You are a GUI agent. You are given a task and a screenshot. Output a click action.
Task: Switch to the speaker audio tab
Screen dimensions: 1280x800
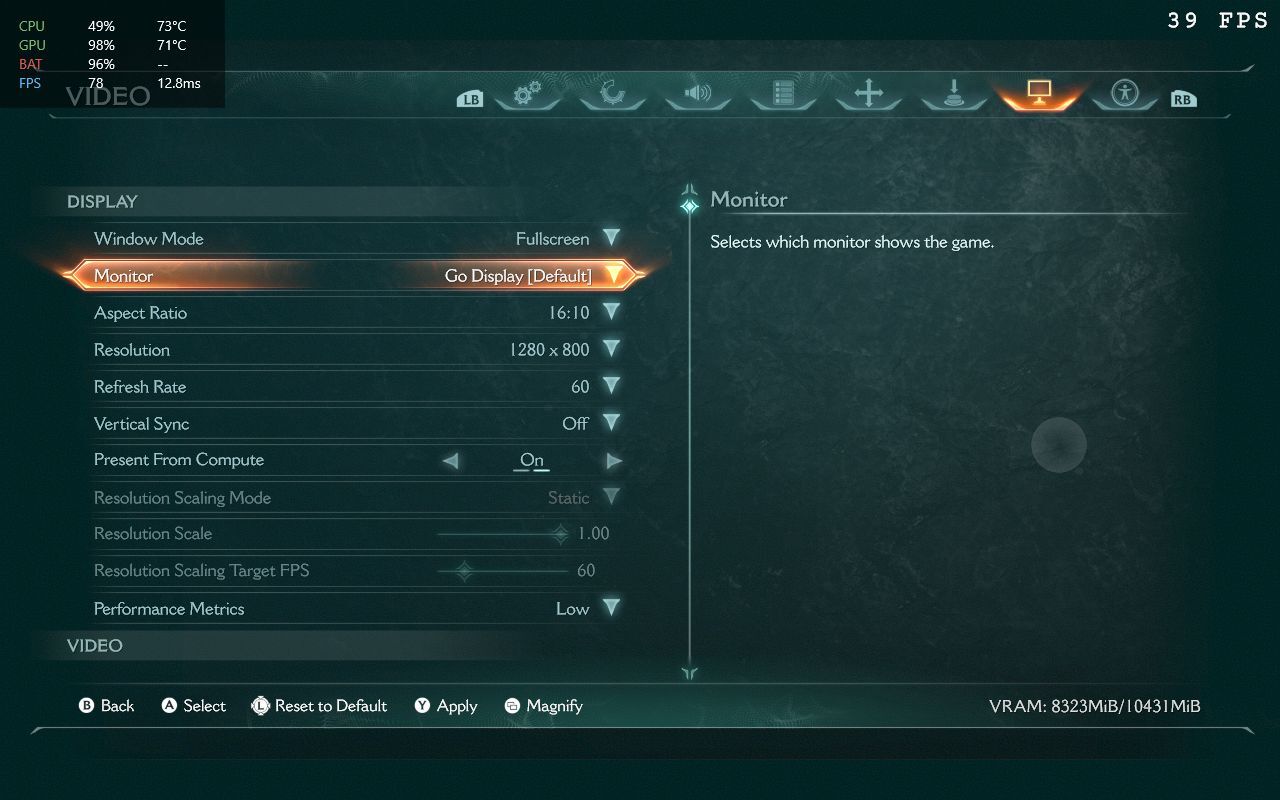[697, 94]
